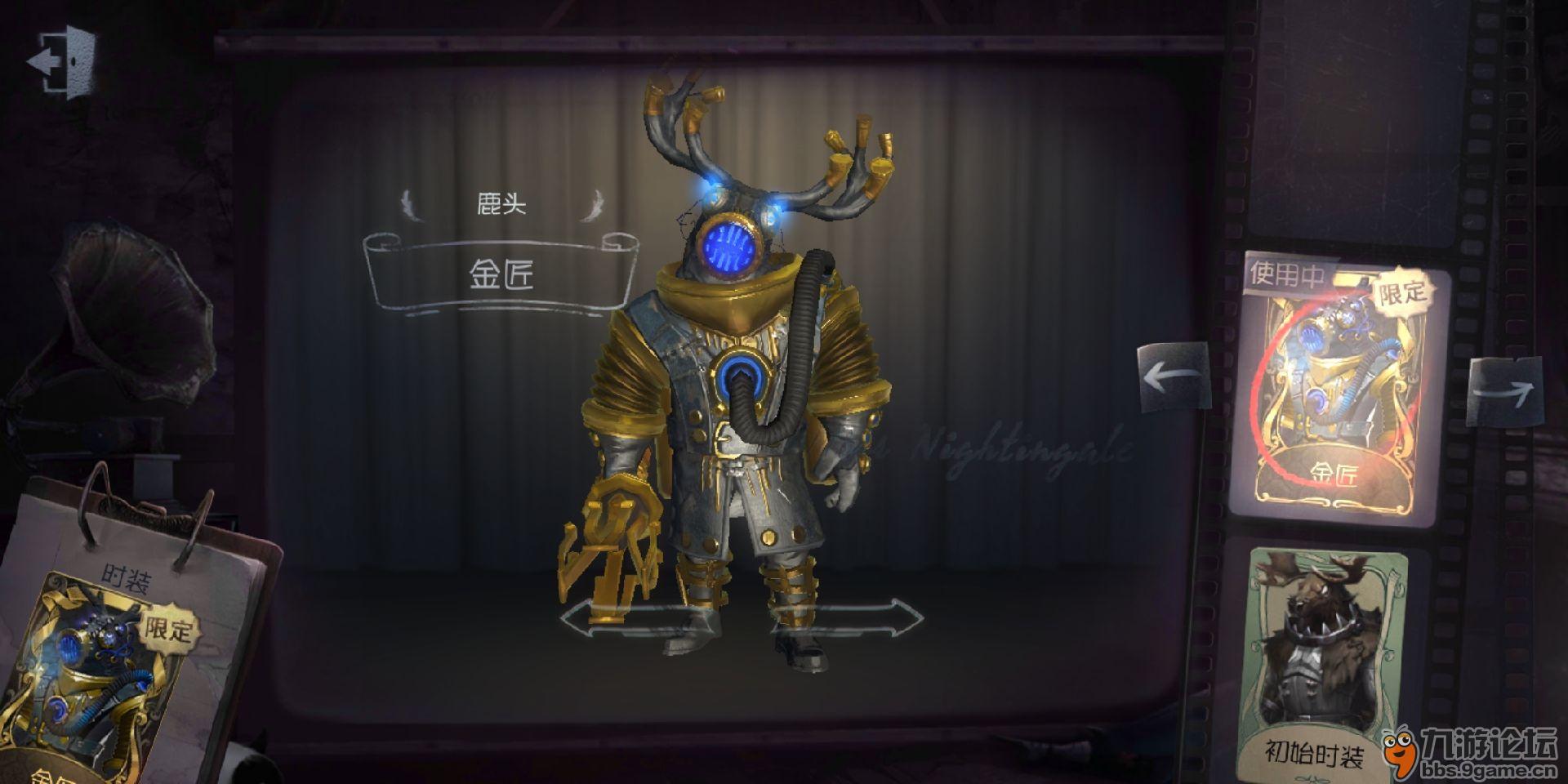Go to next costume page arrow

point(1507,390)
